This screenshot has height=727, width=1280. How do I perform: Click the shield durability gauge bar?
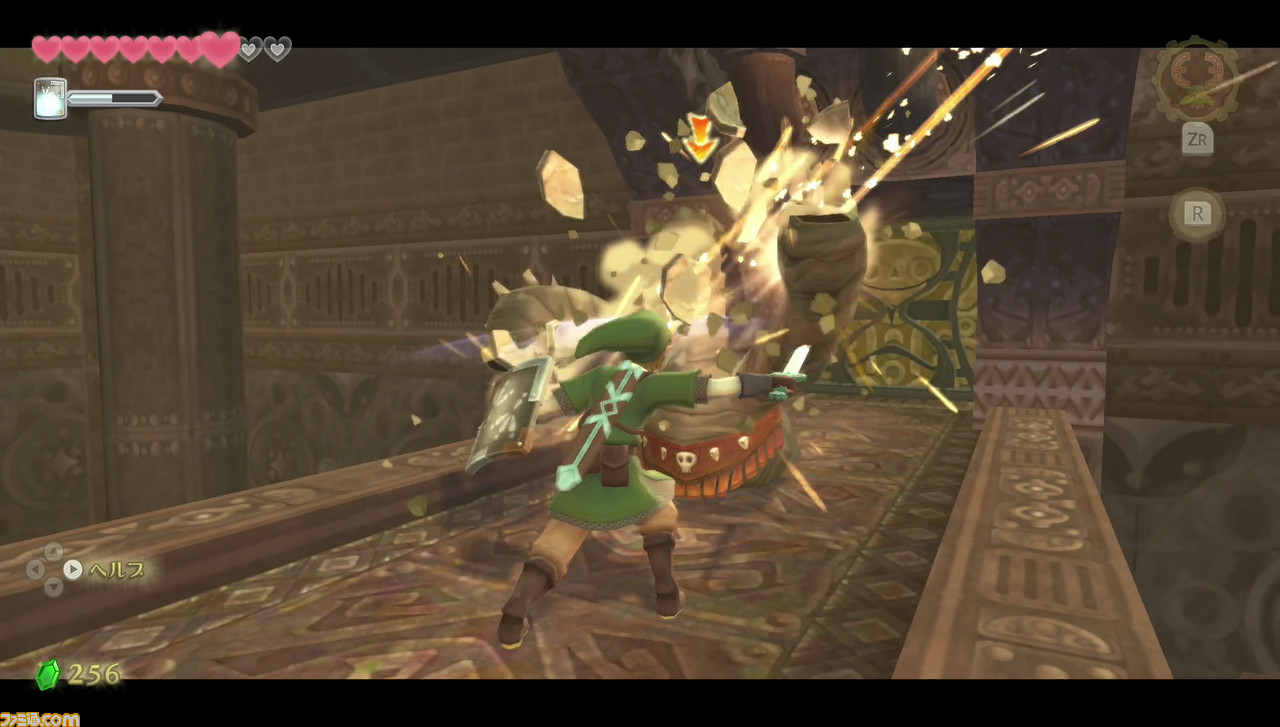(x=115, y=97)
